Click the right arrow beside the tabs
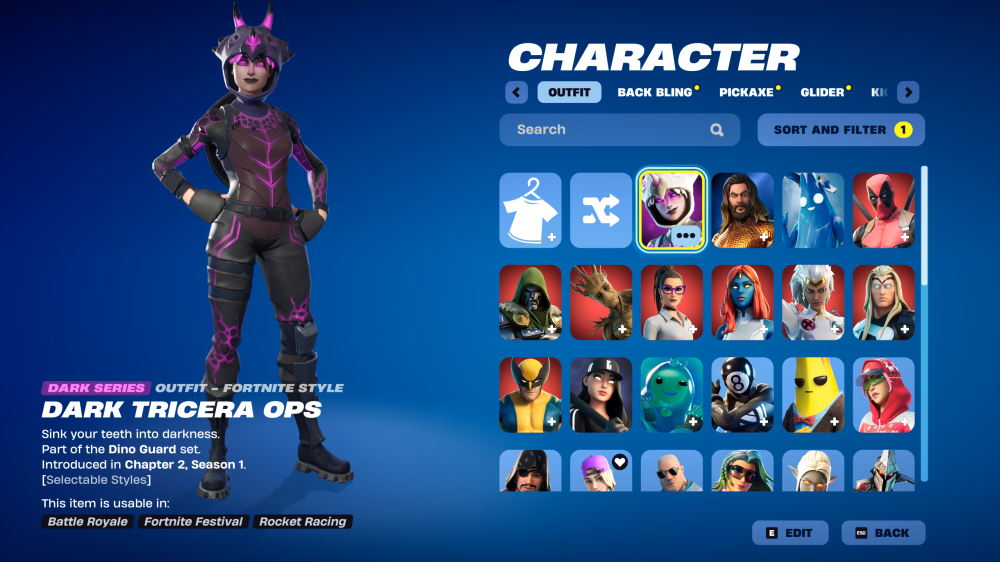 (908, 93)
